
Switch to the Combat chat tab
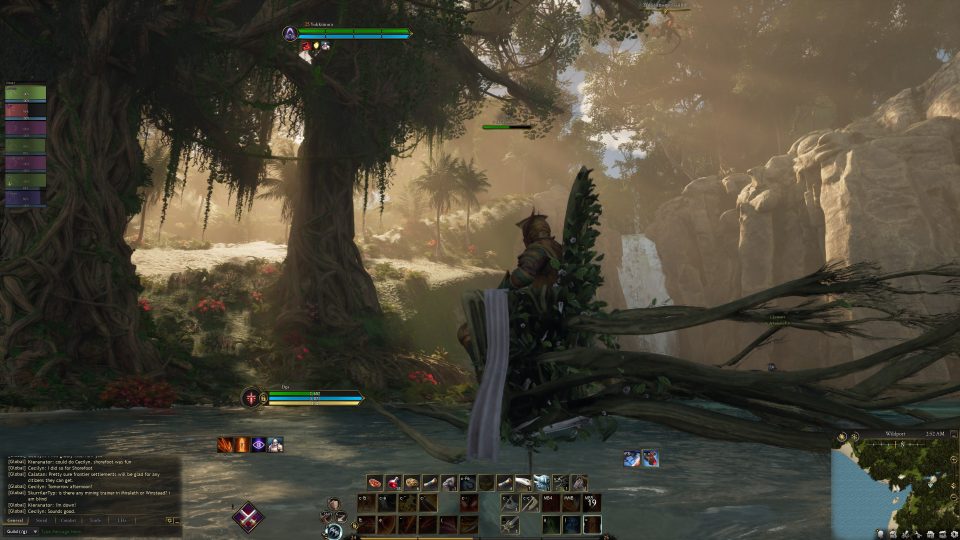(68, 520)
